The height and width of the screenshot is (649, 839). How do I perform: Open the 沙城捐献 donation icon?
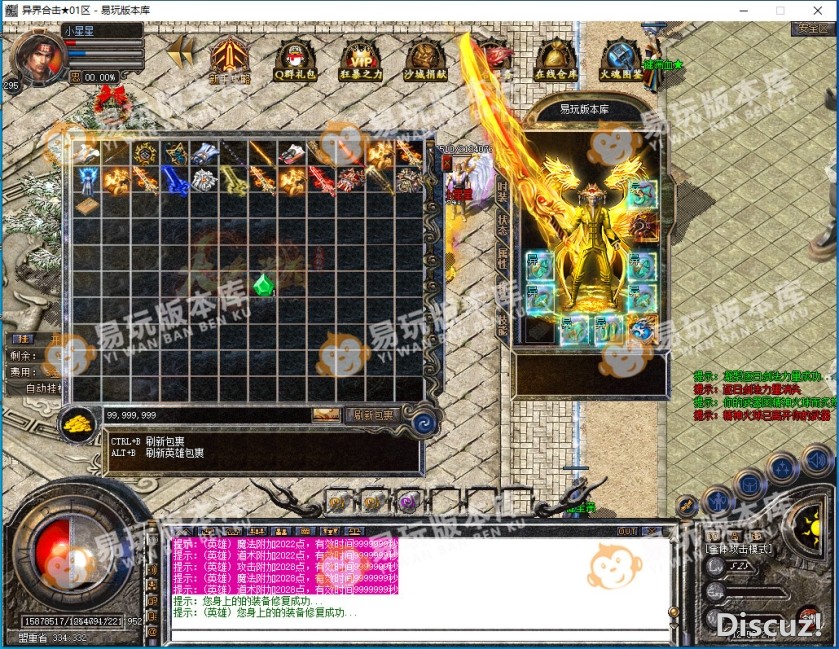(425, 61)
